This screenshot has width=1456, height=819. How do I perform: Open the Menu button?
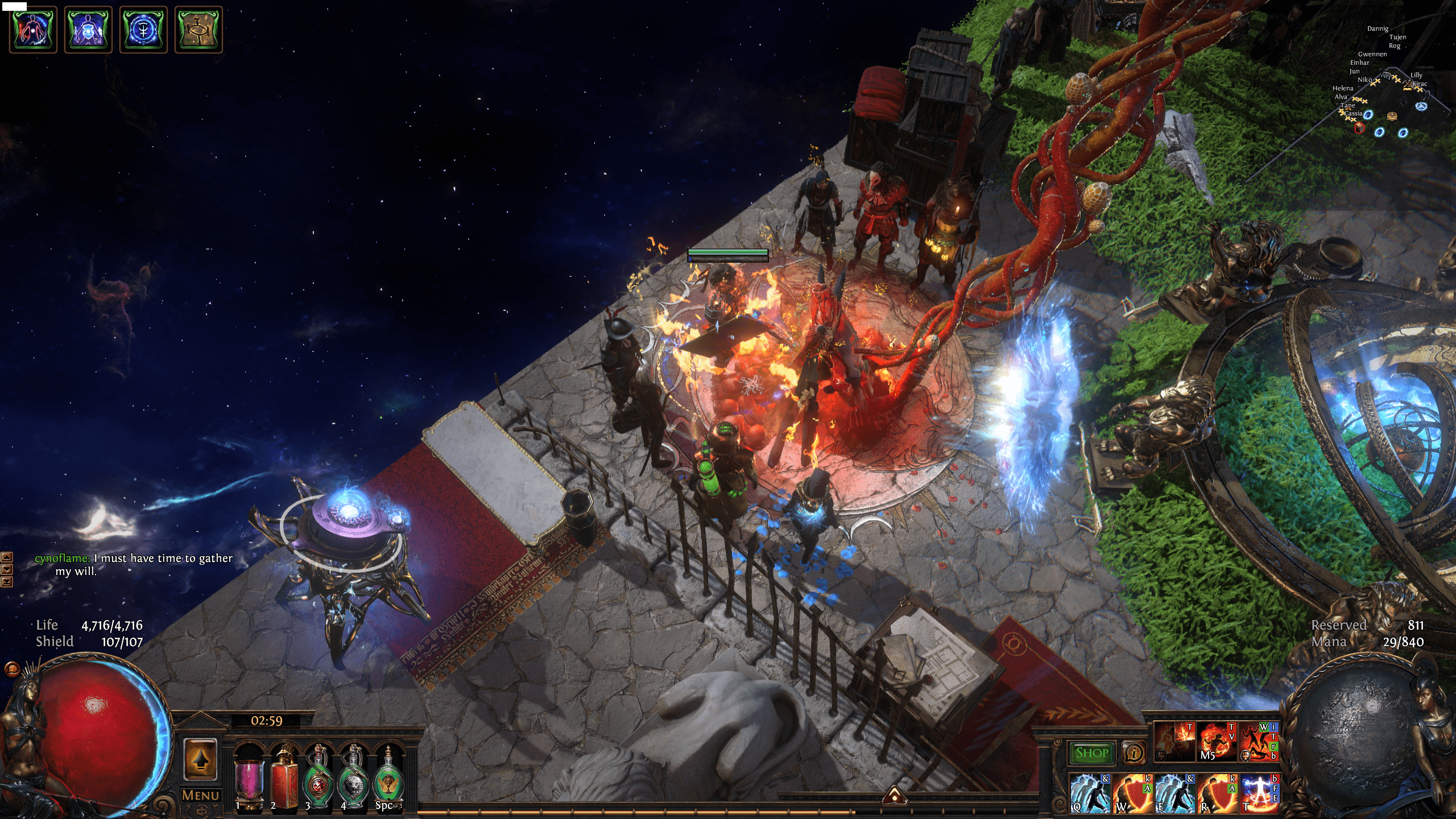(x=200, y=795)
